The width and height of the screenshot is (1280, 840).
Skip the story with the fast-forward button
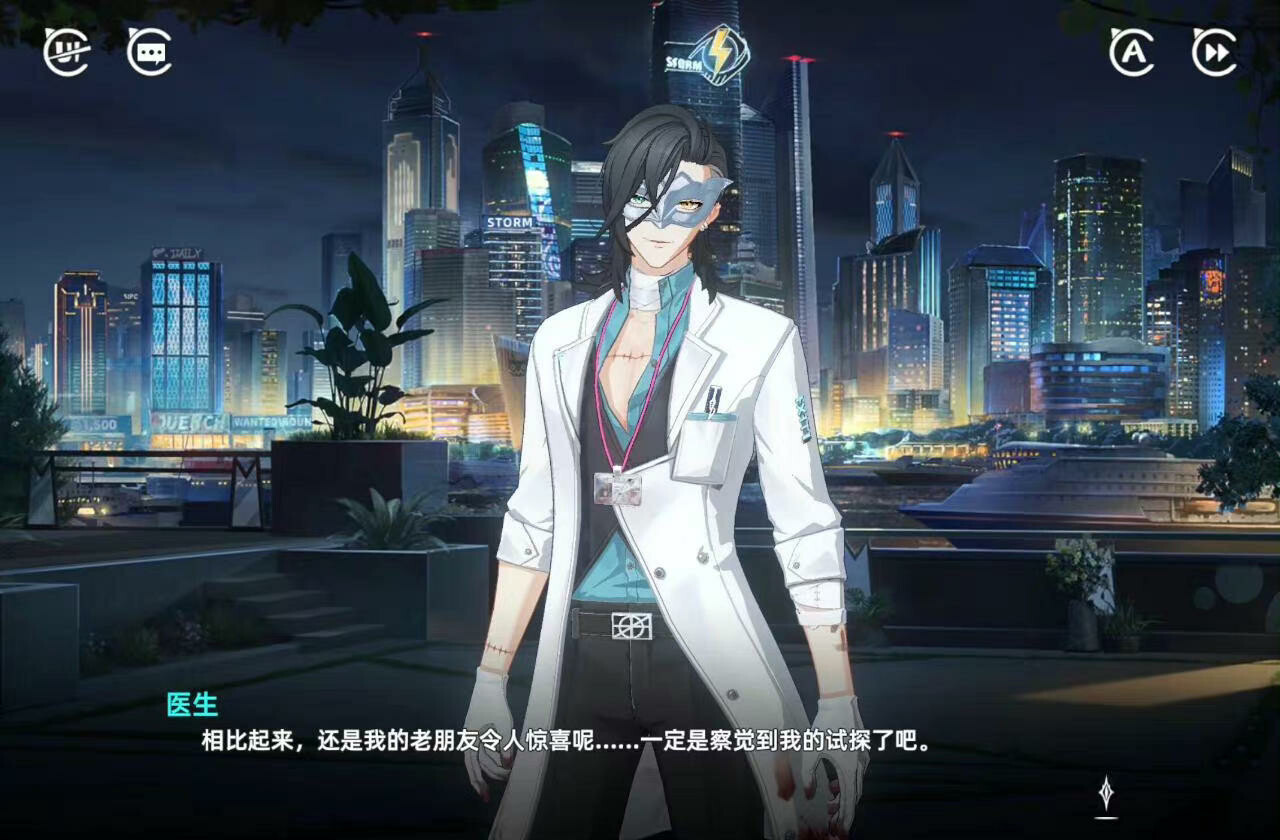[x=1214, y=52]
